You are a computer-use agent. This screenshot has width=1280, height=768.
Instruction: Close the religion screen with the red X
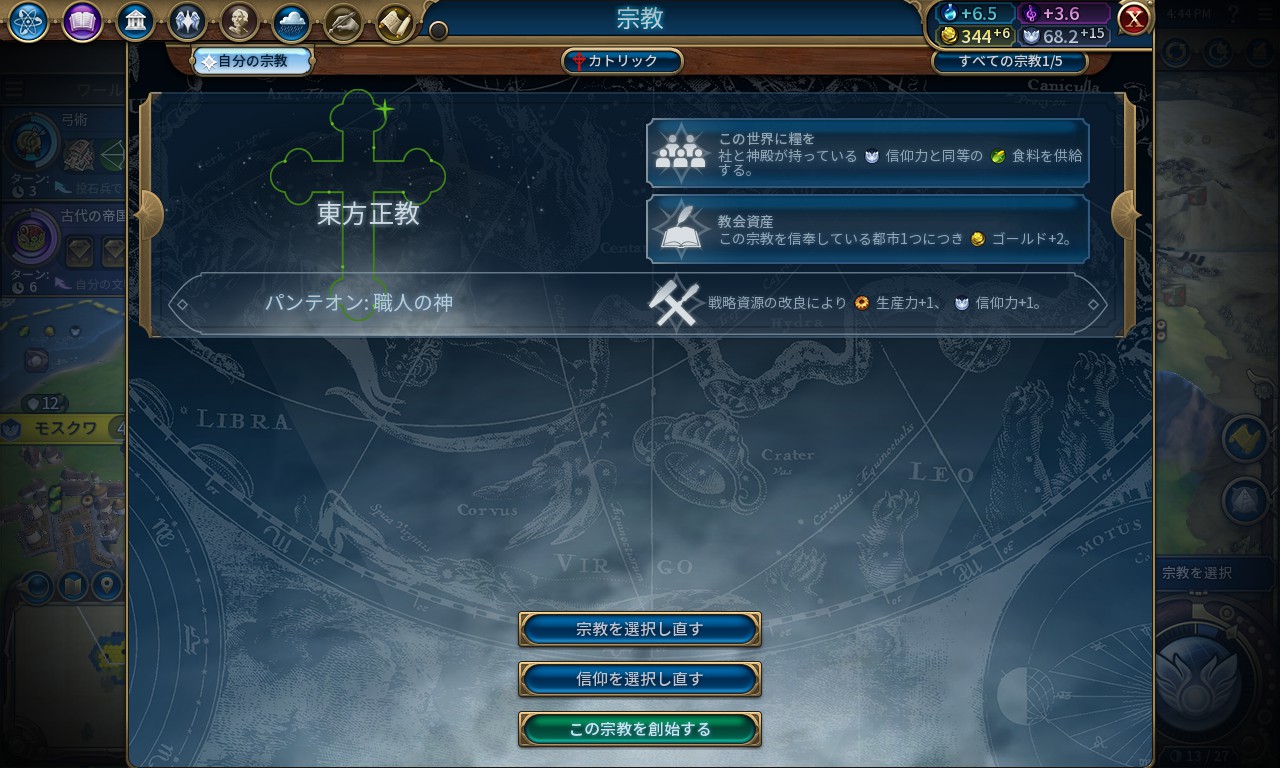[x=1134, y=19]
